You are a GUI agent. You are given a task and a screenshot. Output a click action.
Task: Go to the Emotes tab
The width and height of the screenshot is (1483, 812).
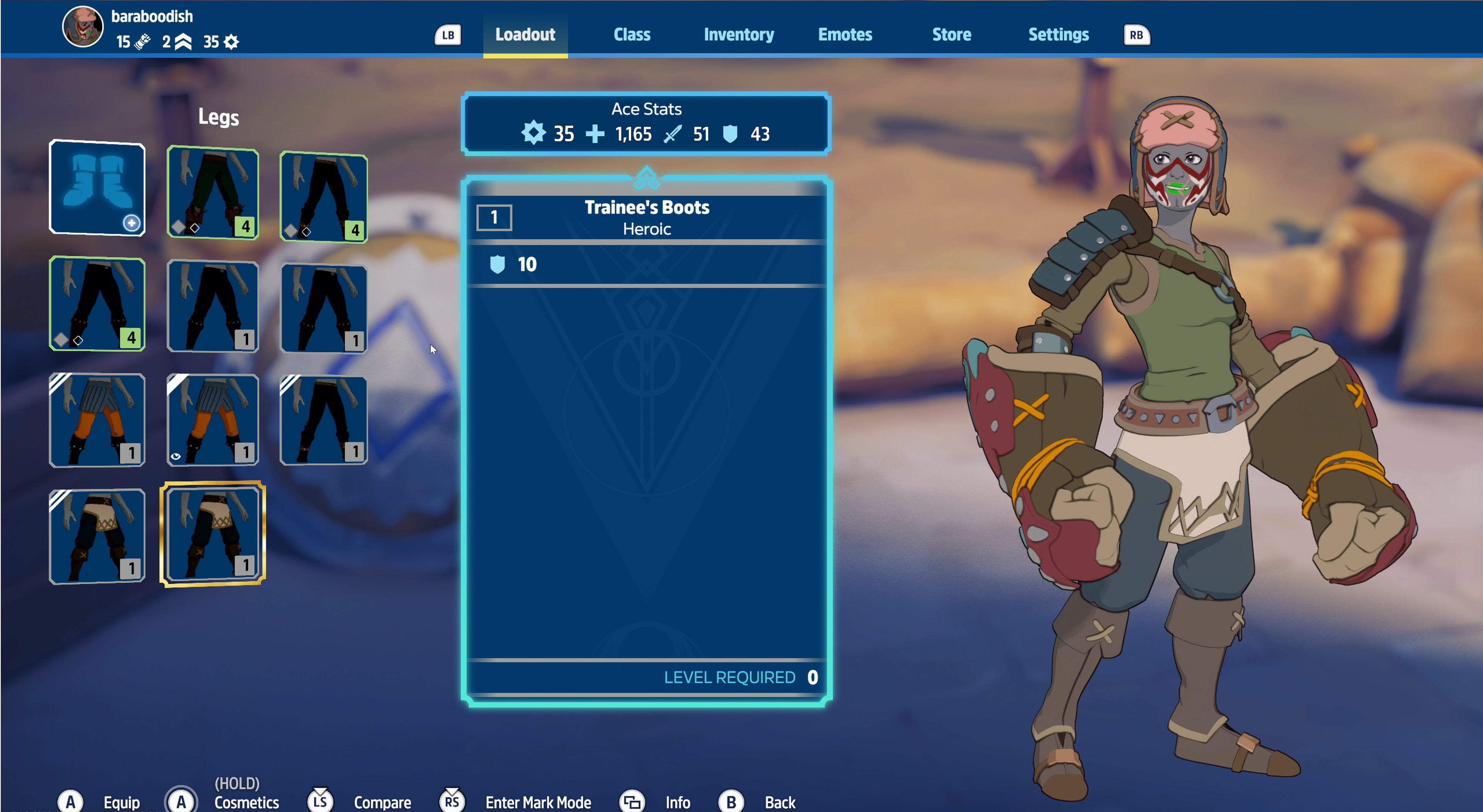click(x=844, y=34)
